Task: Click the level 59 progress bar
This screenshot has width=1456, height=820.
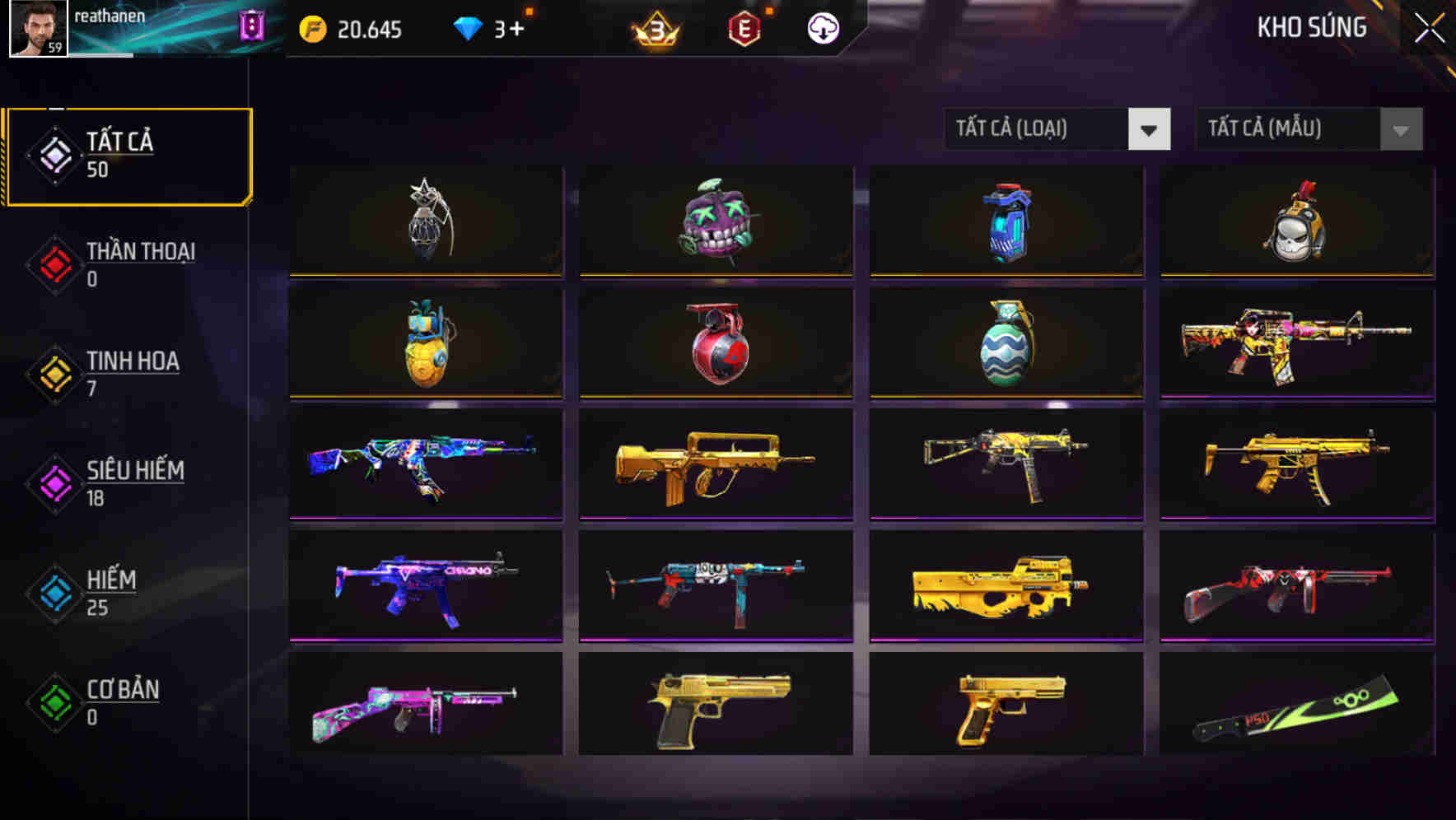Action: coord(99,54)
